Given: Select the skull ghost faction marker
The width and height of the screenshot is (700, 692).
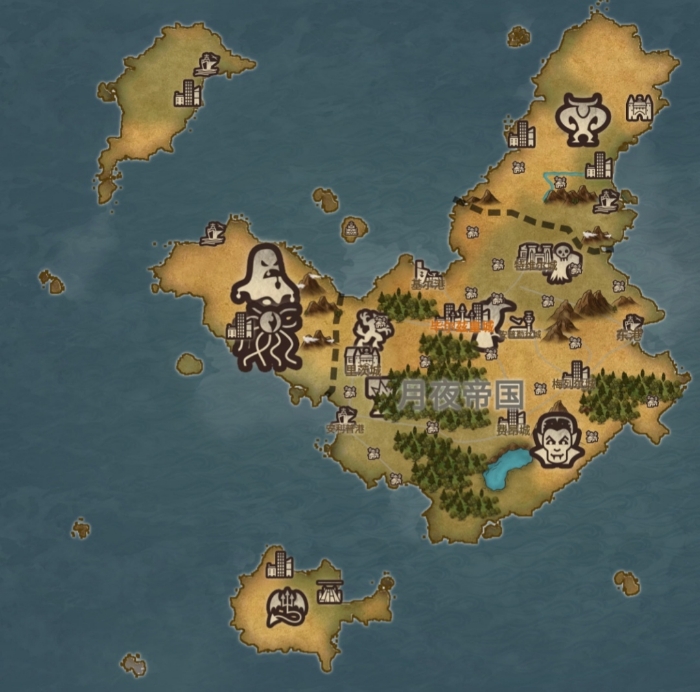Looking at the screenshot, I should 567,262.
